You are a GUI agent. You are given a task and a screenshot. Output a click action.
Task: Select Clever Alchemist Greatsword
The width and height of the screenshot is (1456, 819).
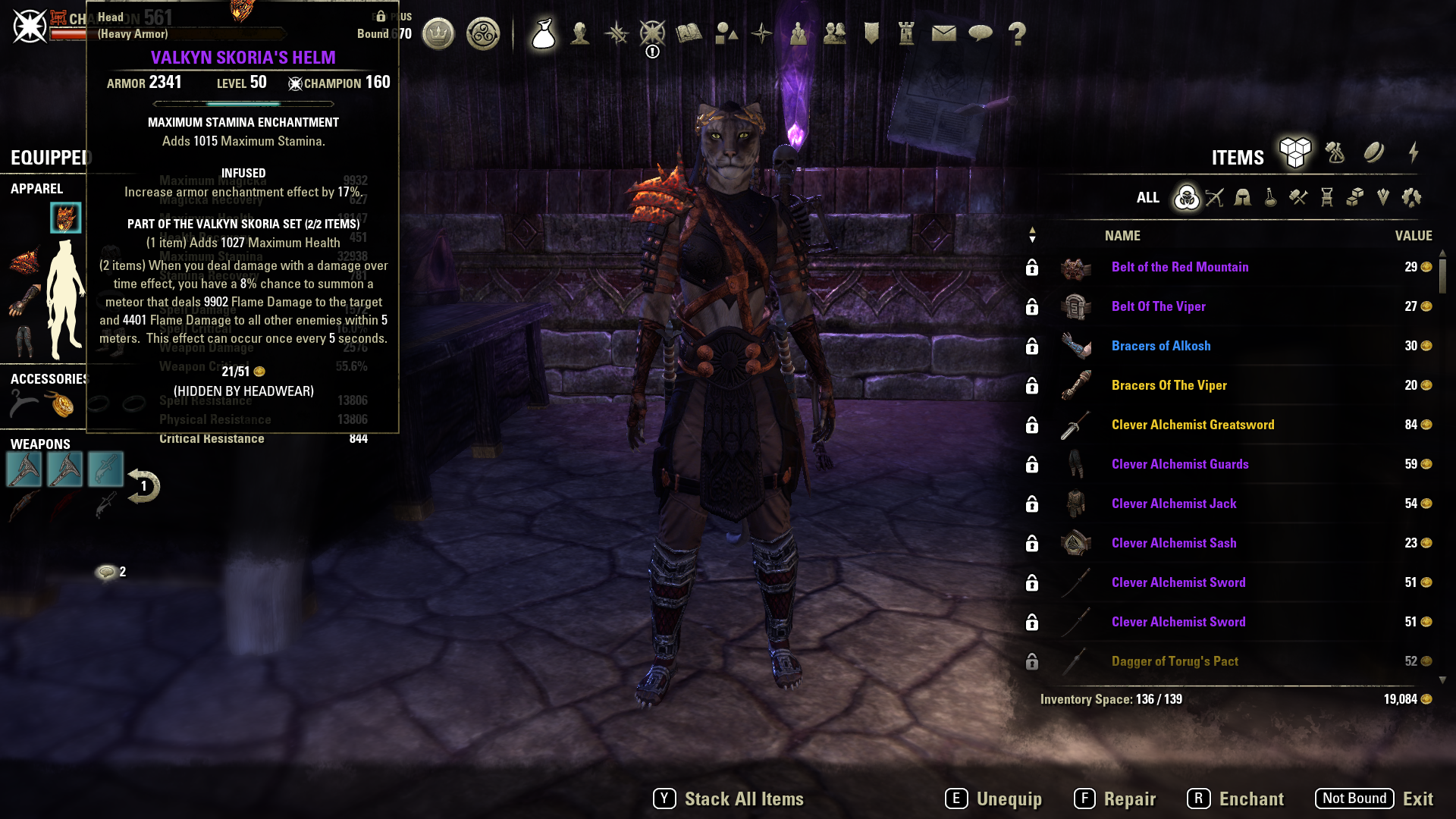1192,425
